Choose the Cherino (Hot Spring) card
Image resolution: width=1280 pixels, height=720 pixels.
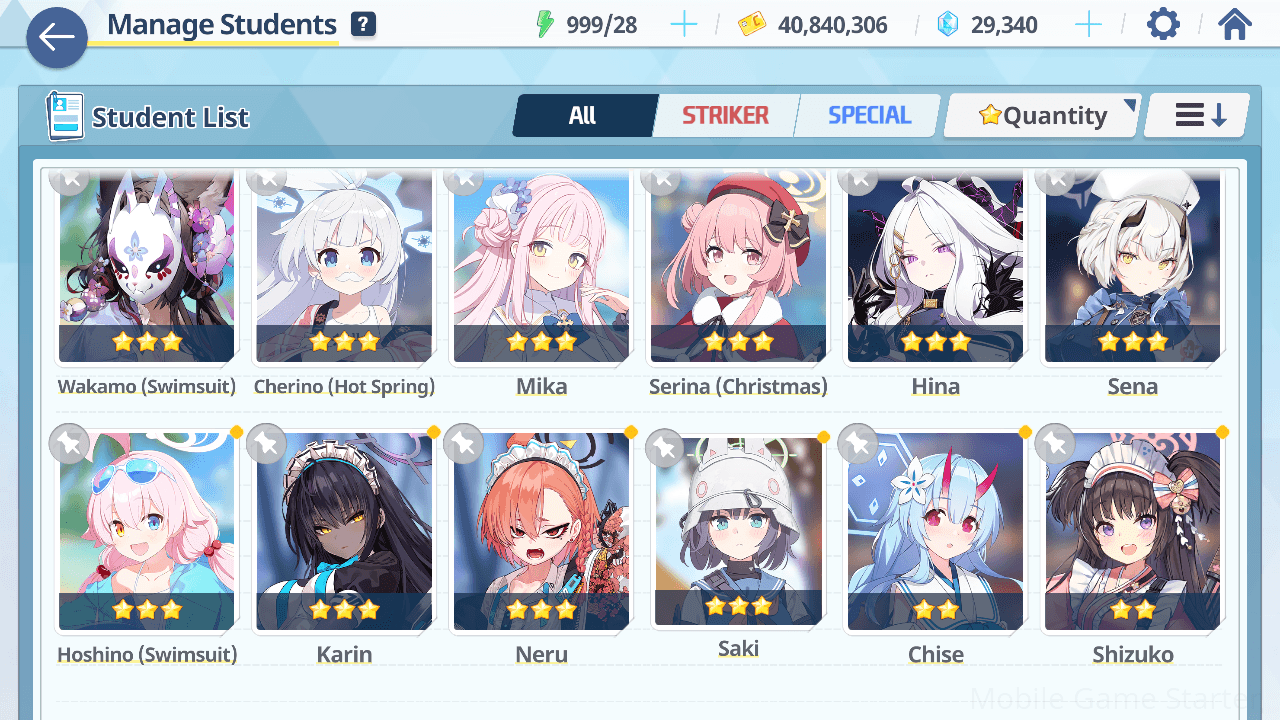coord(344,268)
